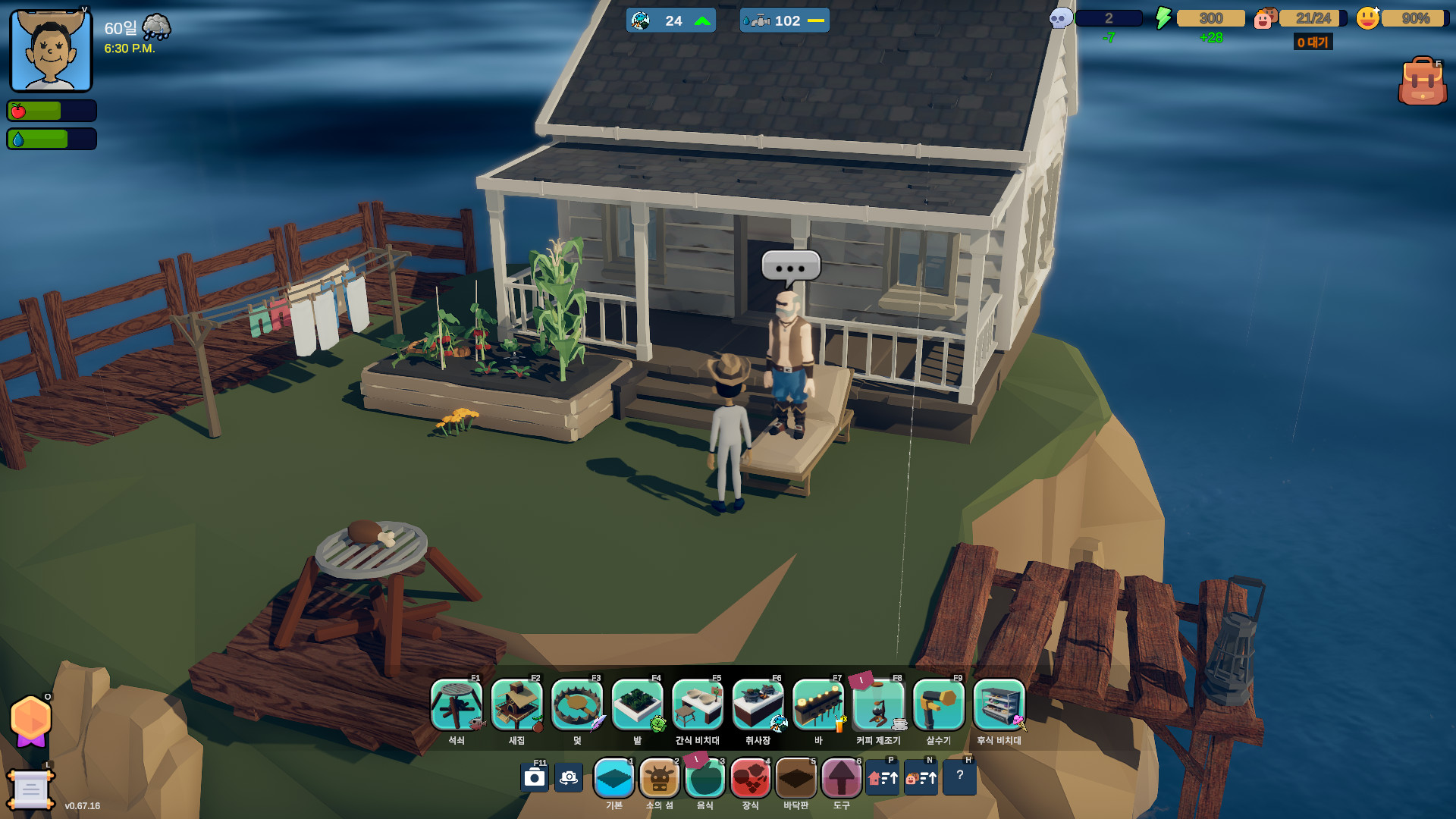1456x819 pixels.
Task: Open the backpack inventory
Action: point(1422,81)
